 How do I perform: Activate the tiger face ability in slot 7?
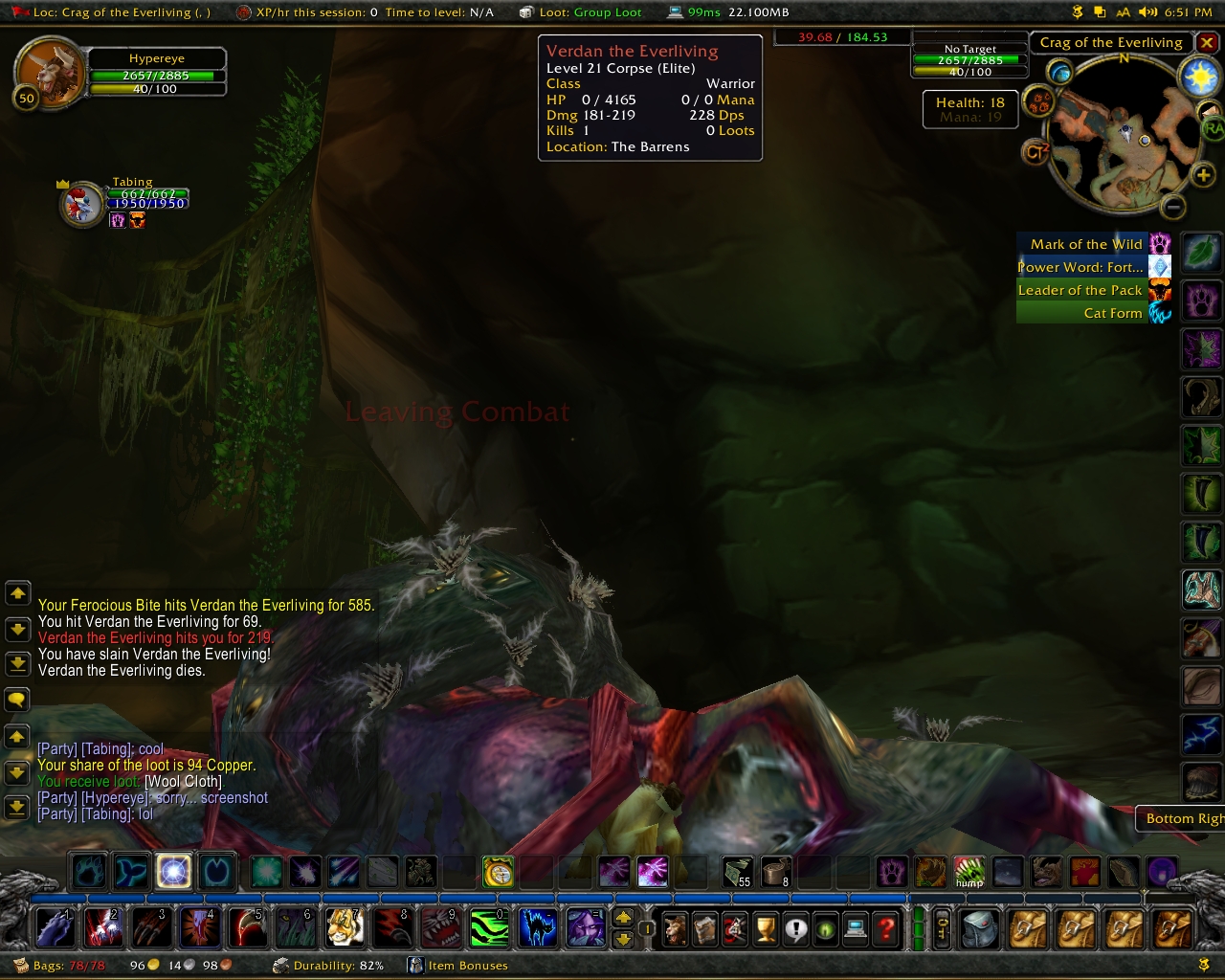tap(344, 927)
